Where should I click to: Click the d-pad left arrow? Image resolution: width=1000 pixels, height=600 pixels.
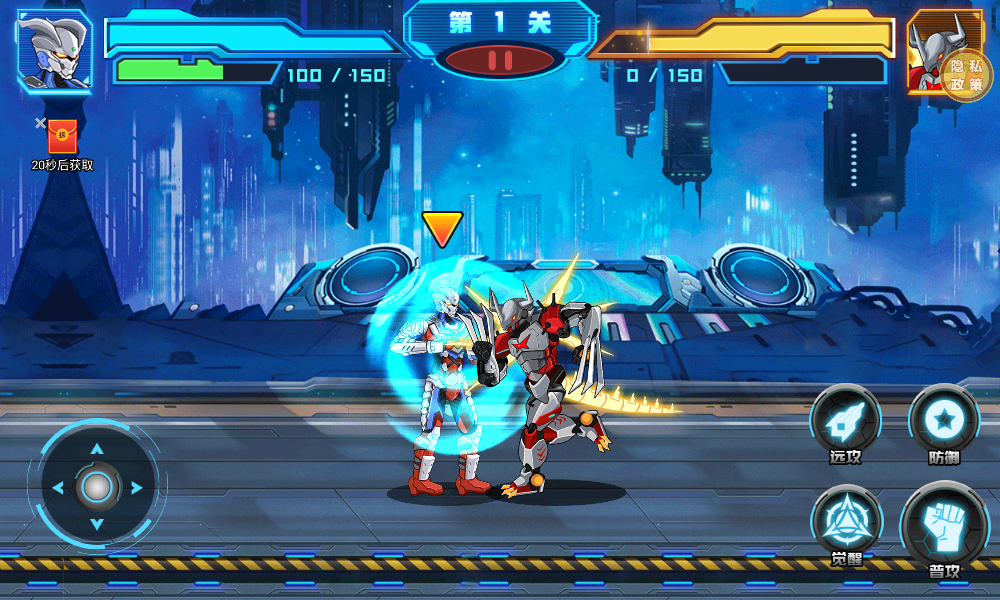click(58, 488)
